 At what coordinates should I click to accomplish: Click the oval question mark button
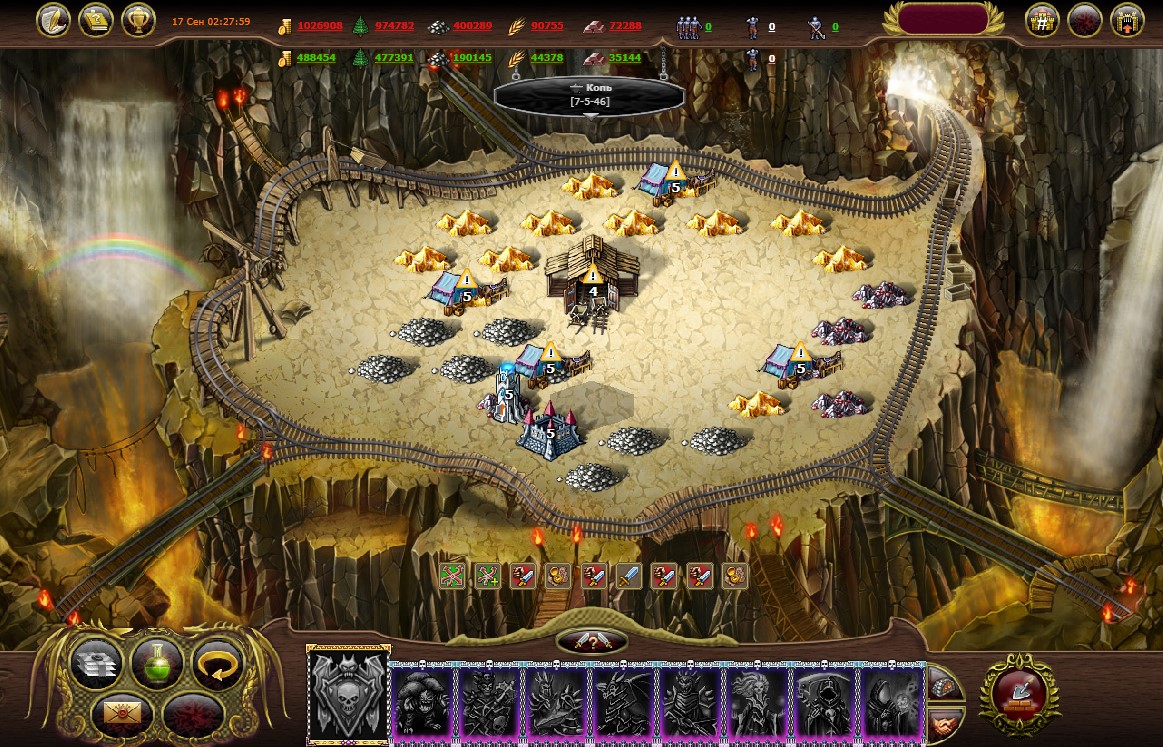click(x=592, y=642)
